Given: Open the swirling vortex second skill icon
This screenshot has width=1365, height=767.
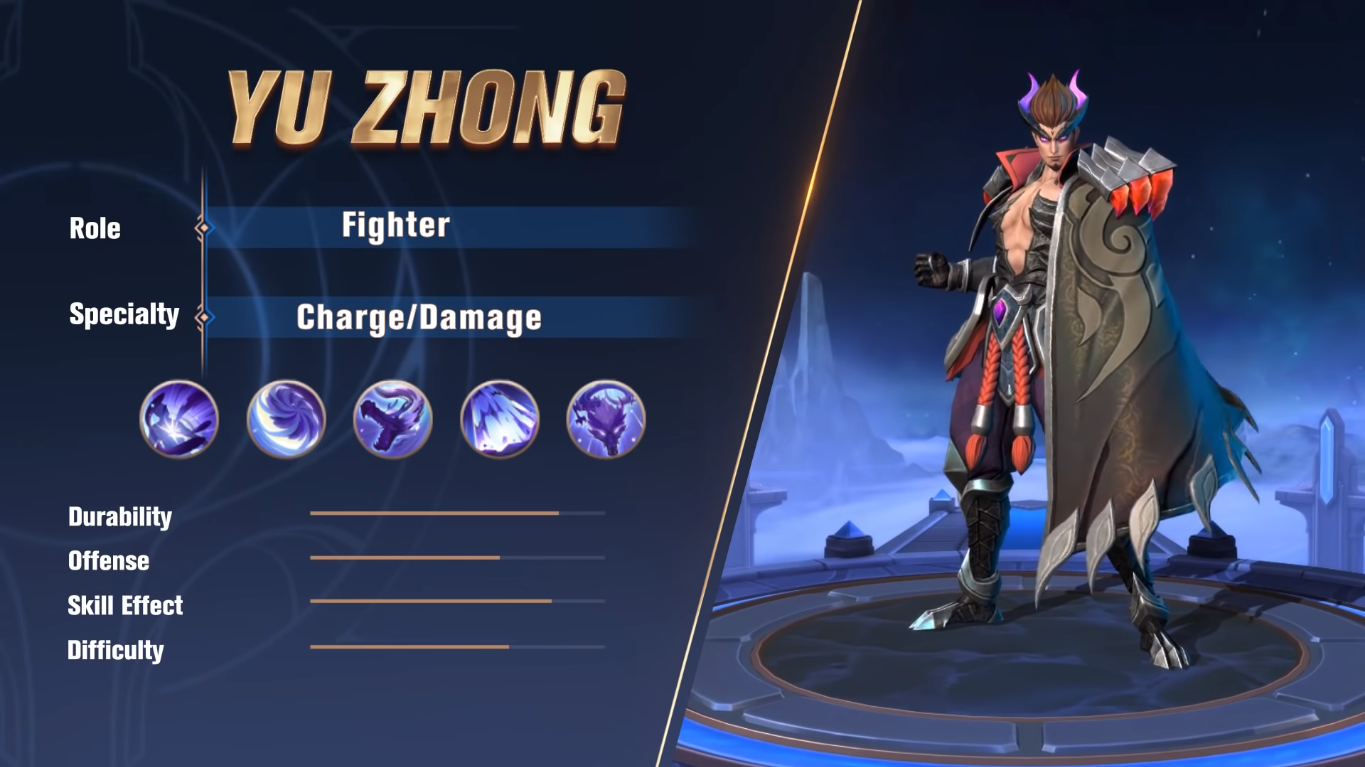Looking at the screenshot, I should [x=285, y=420].
